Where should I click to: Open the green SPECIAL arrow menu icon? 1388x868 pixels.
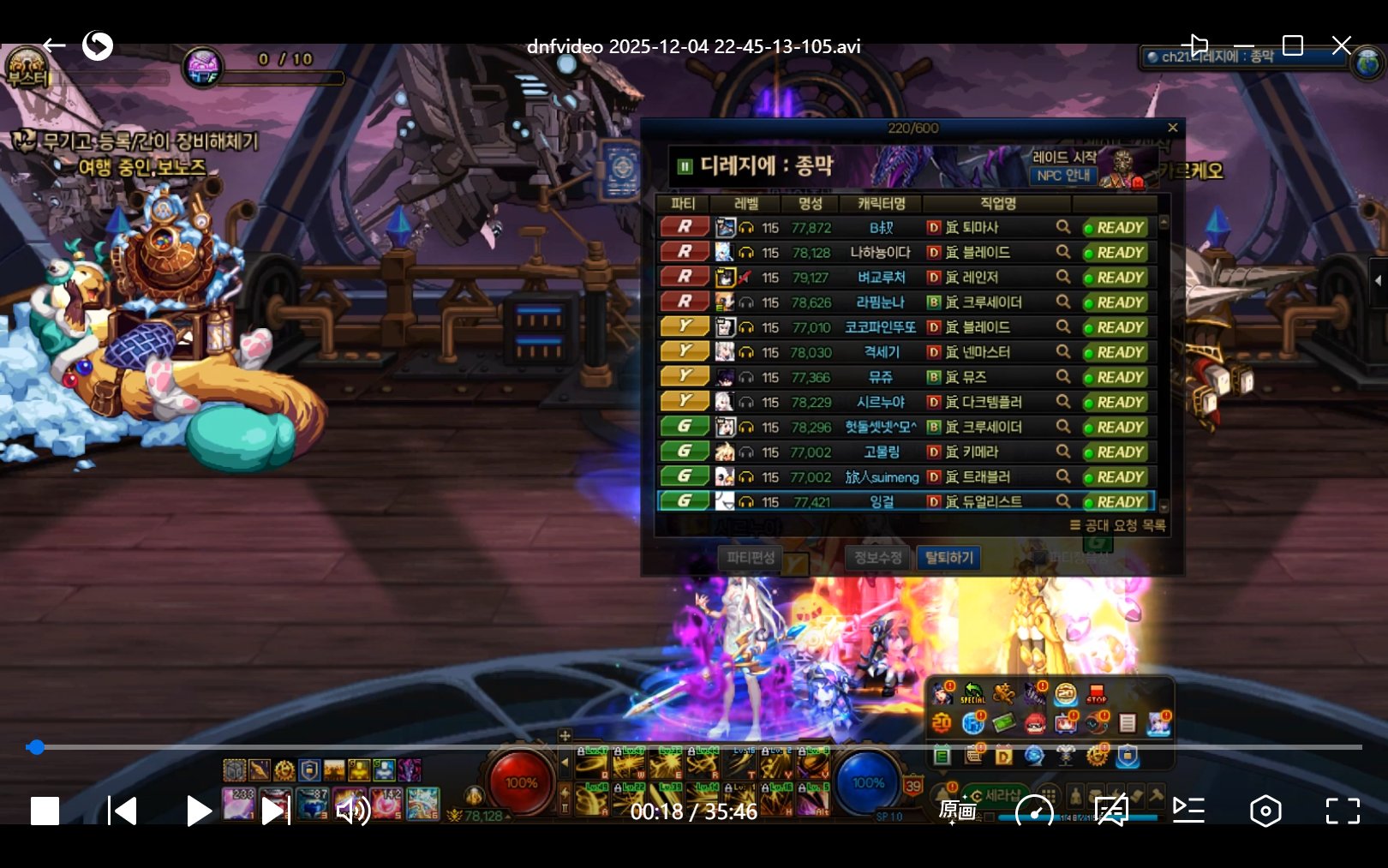point(972,693)
